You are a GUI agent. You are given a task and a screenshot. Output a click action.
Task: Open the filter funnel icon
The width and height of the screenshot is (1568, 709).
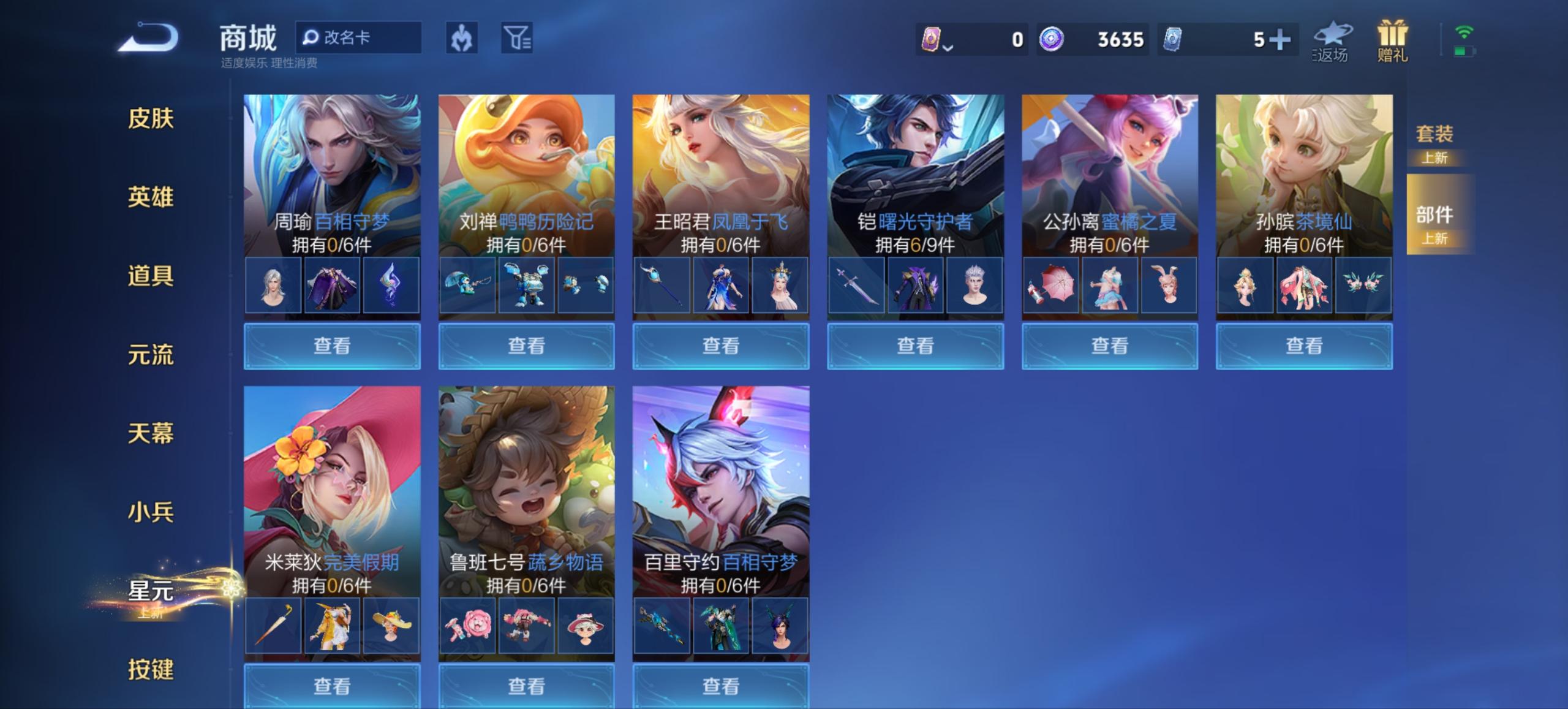pyautogui.click(x=518, y=38)
